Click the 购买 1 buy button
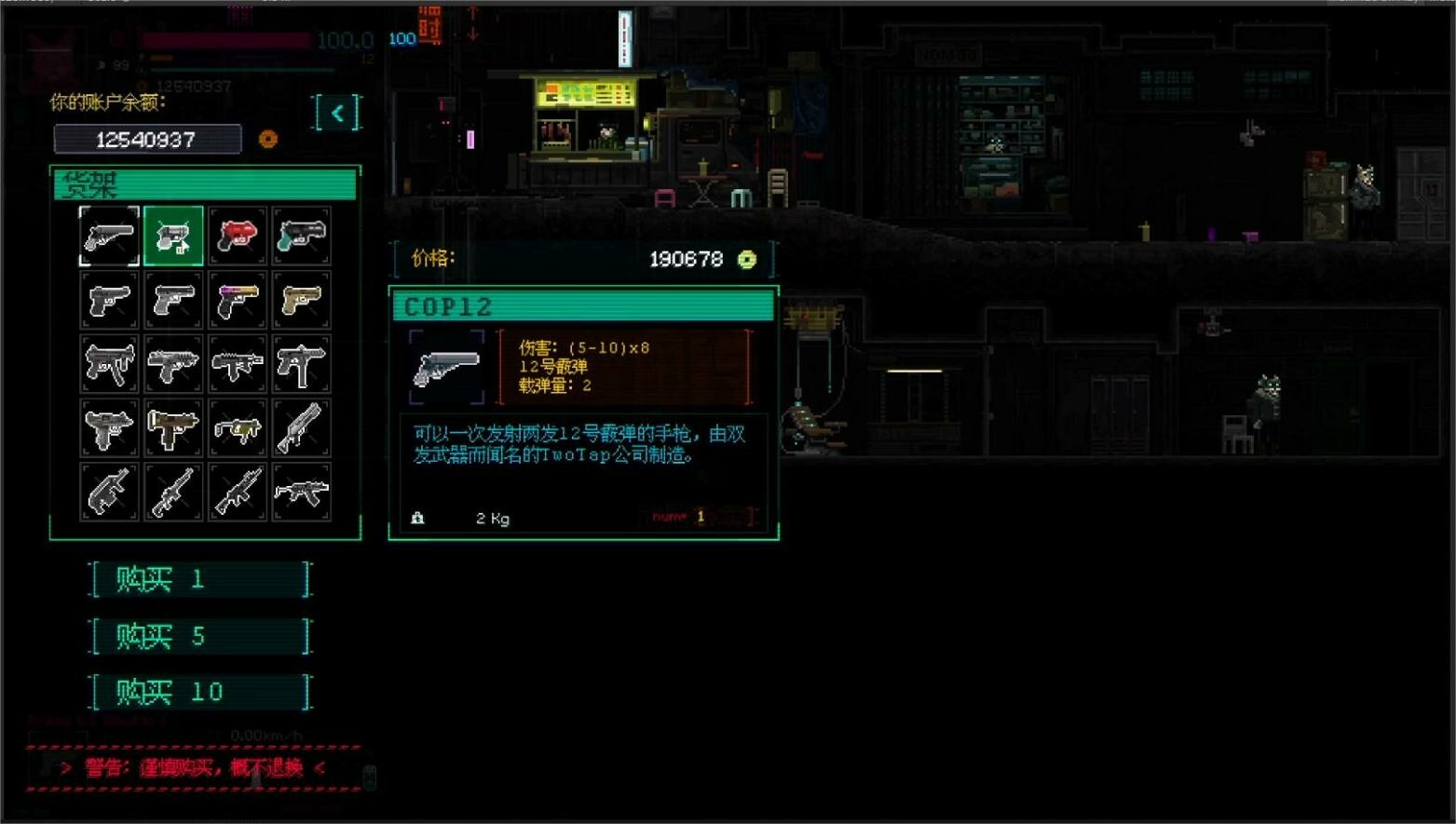The width and height of the screenshot is (1456, 824). coord(200,578)
